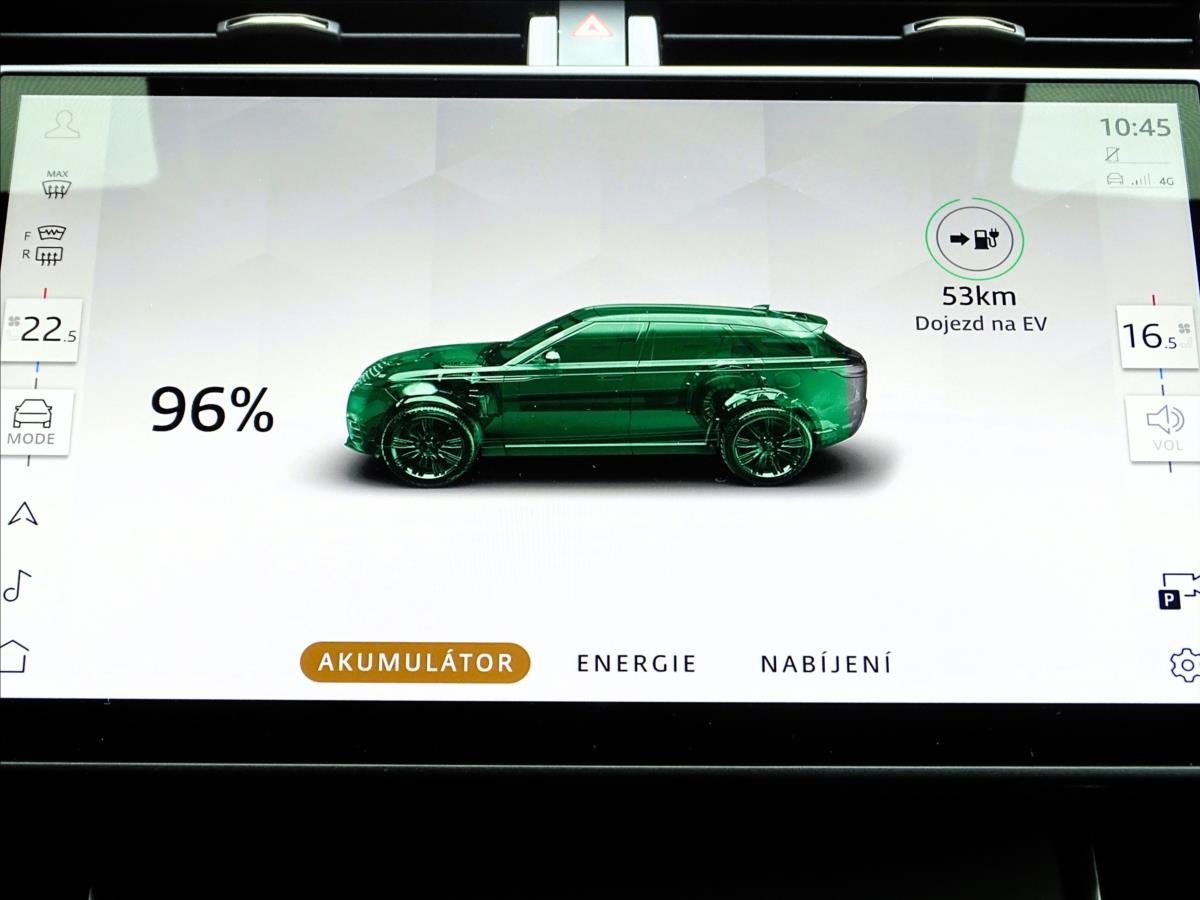Toggle front and rear defrost icon
The height and width of the screenshot is (900, 1200).
pos(47,245)
